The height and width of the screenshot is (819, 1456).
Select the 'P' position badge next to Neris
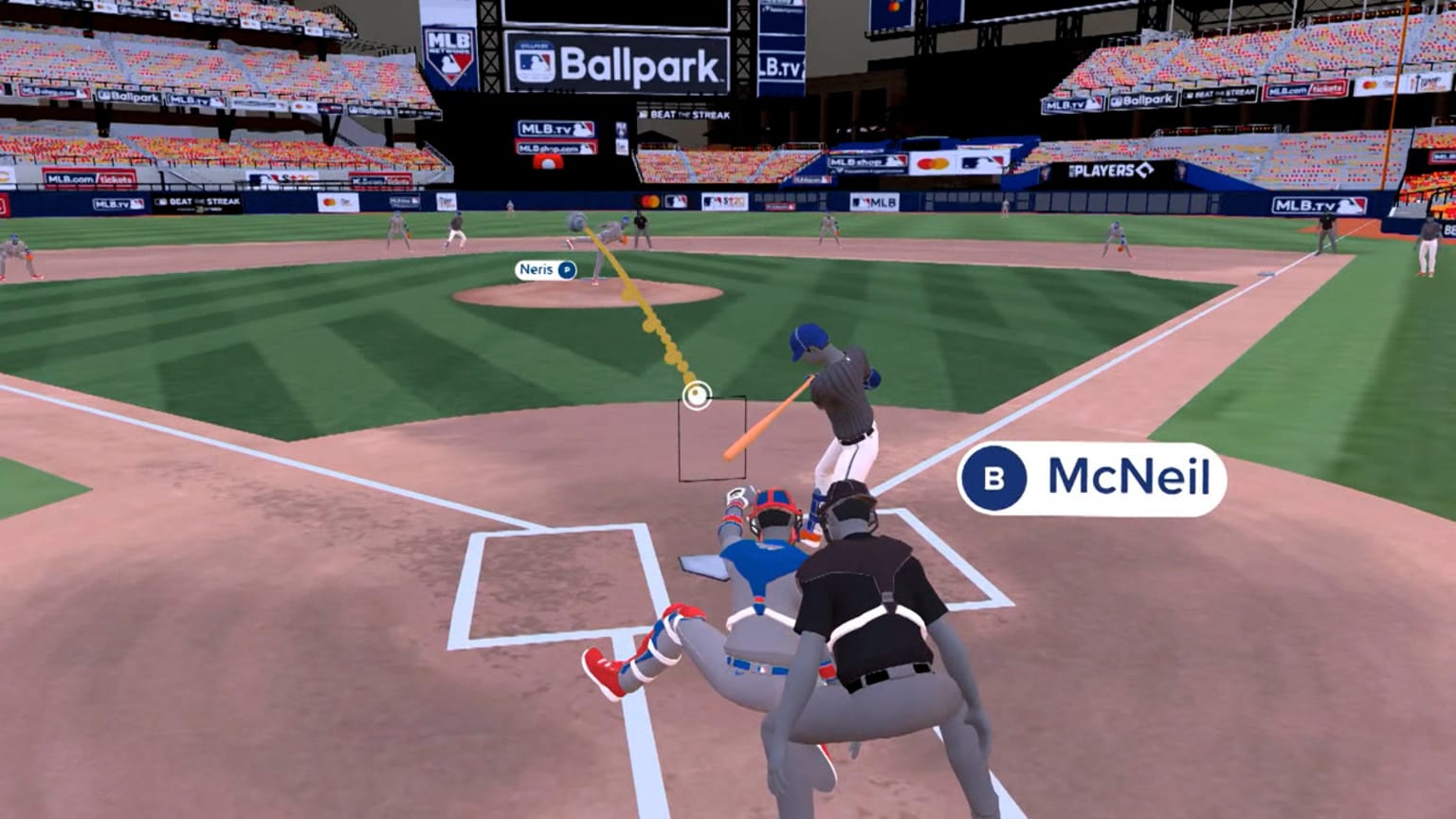(x=565, y=269)
